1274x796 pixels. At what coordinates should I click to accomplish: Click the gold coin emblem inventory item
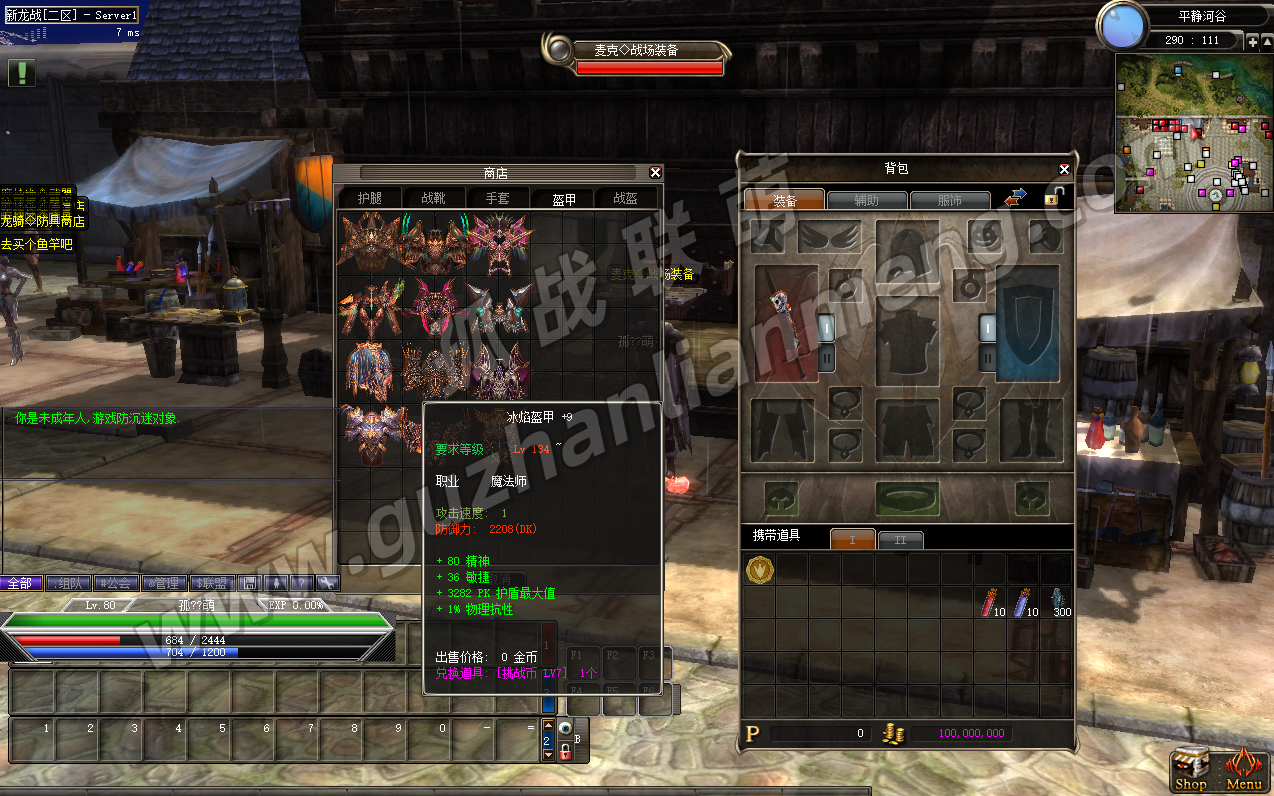759,569
